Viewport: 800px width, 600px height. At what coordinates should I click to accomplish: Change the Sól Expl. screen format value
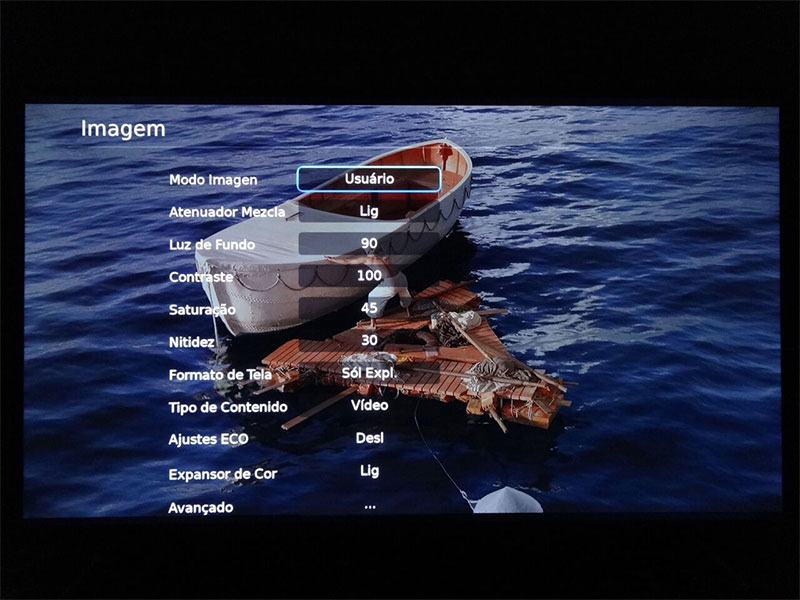point(369,372)
